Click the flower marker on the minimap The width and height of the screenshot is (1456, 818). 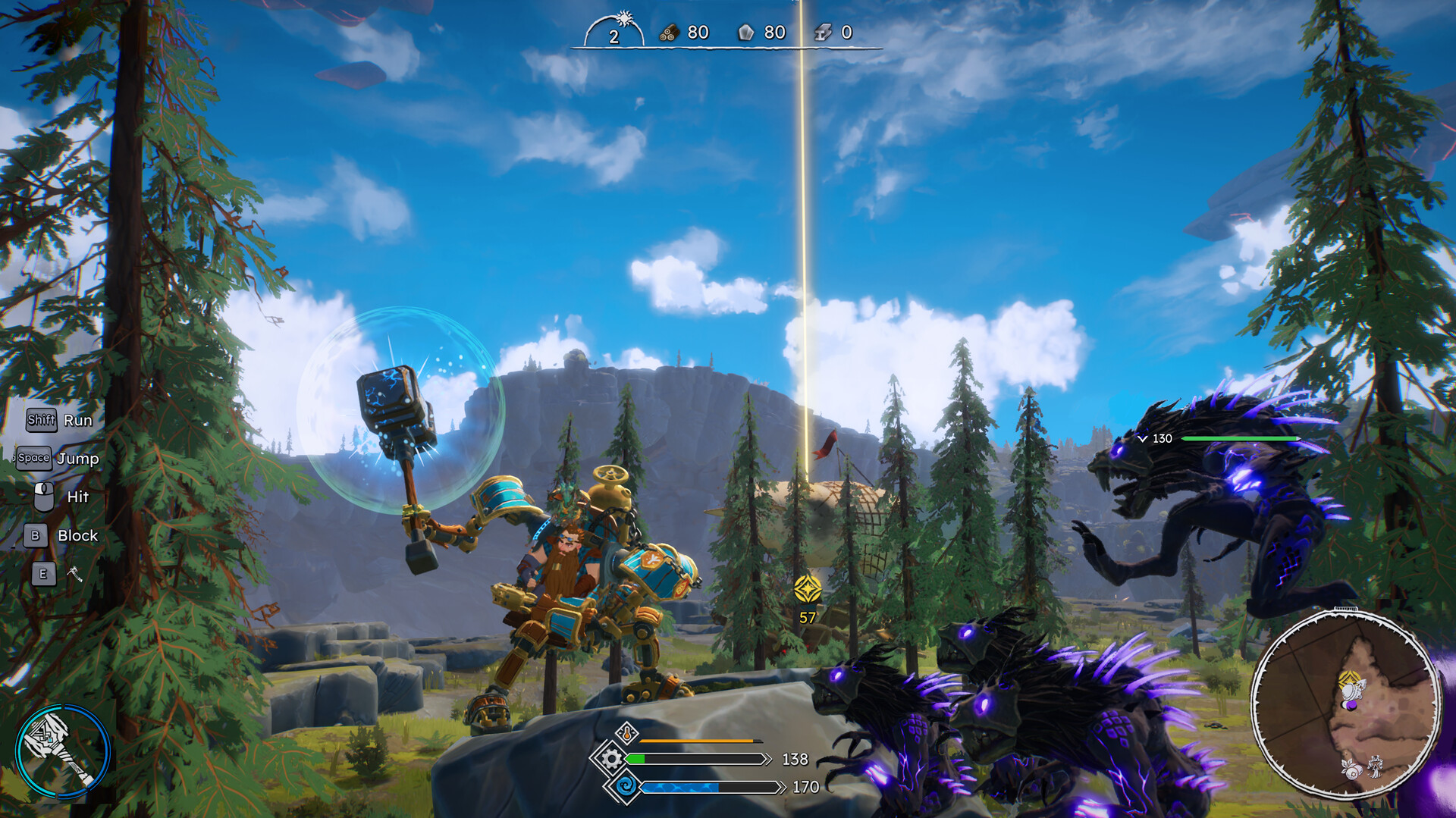[1351, 769]
